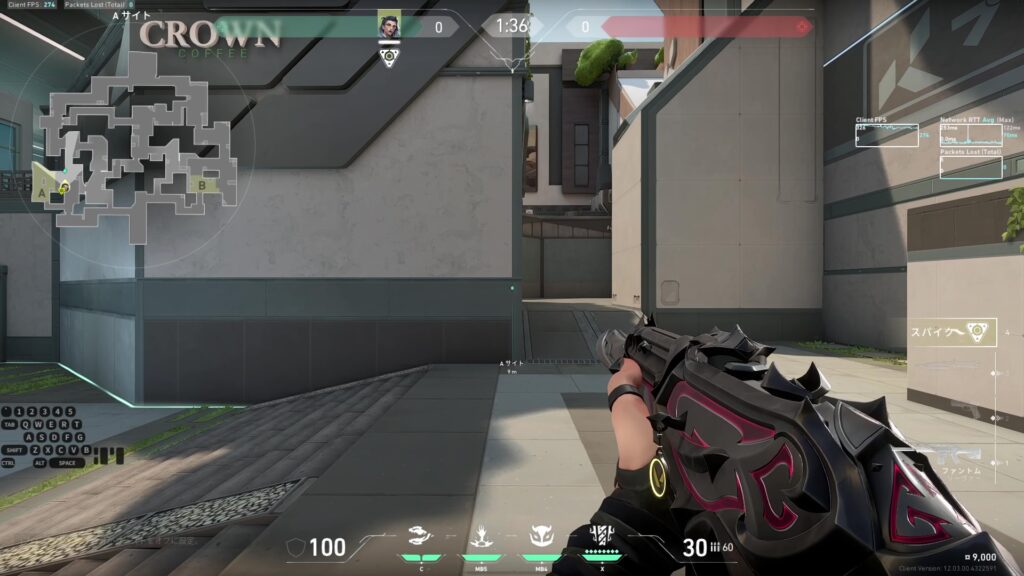The image size is (1024, 576).
Task: Click the Client FPS graph panel
Action: point(886,135)
